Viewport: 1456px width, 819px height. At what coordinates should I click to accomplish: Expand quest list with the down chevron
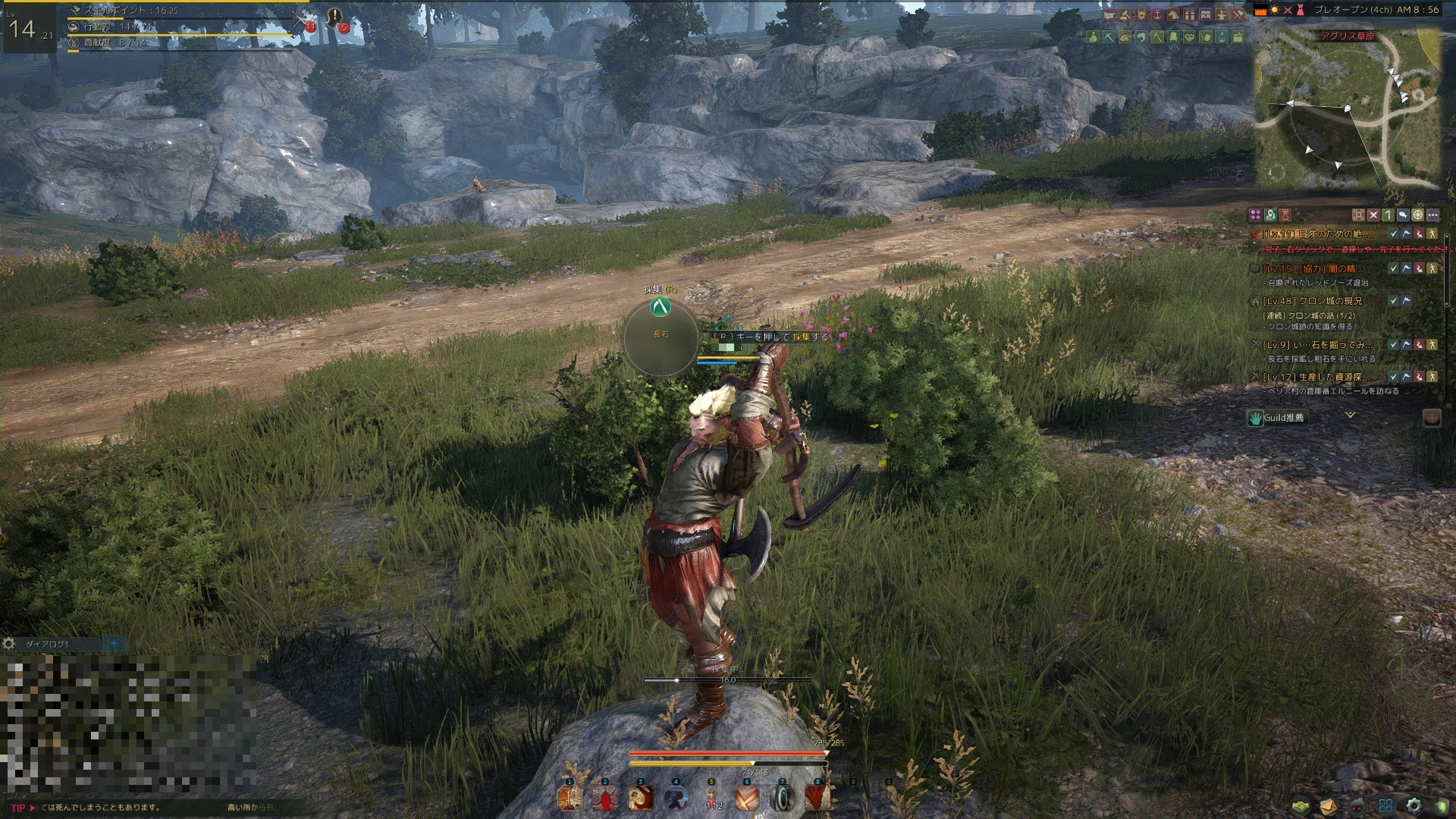(x=1350, y=416)
